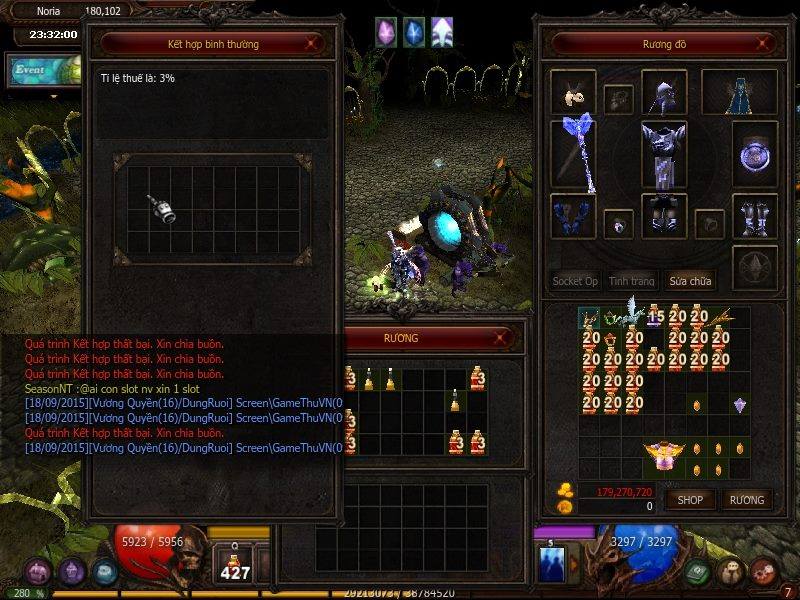Select the equipped boots slot

pyautogui.click(x=755, y=213)
